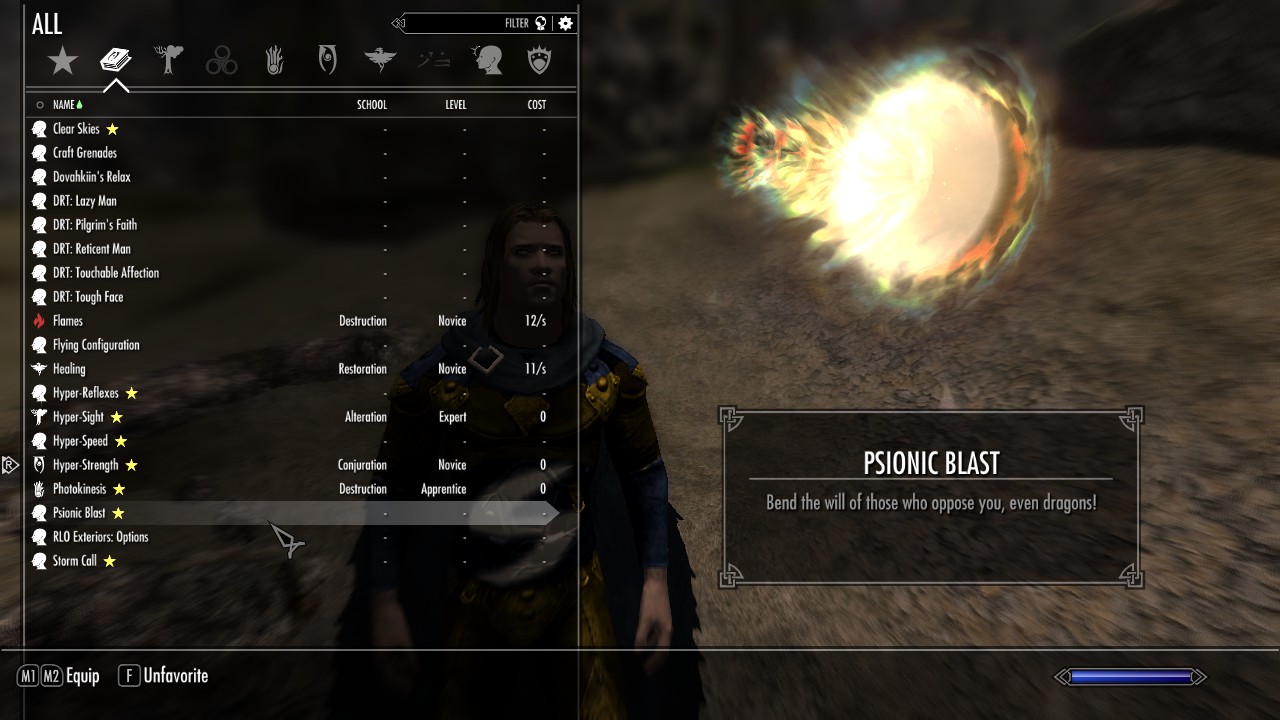The height and width of the screenshot is (720, 1280).
Task: Sort the list by School column
Action: click(x=372, y=105)
